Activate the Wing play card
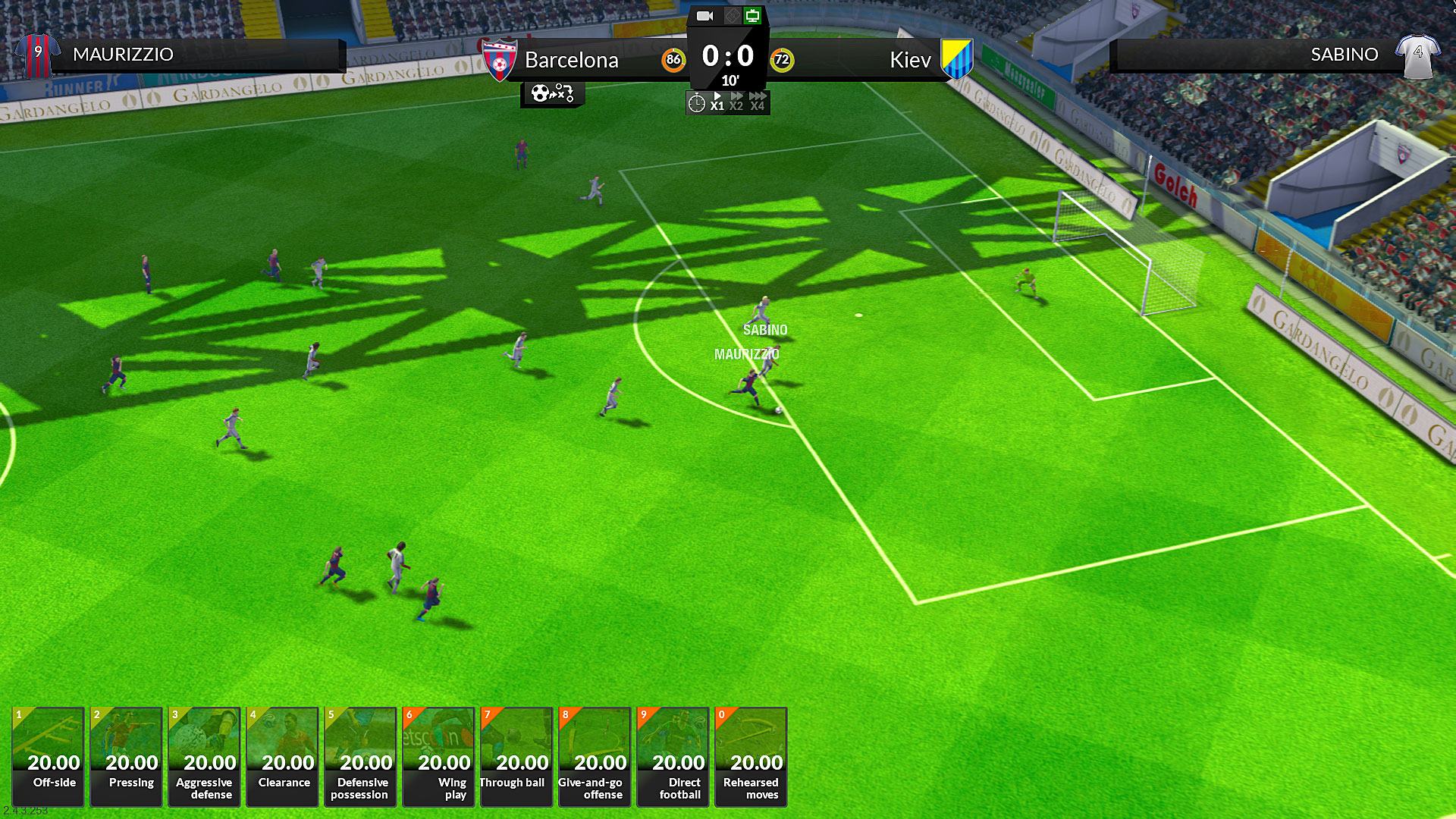 coord(438,756)
